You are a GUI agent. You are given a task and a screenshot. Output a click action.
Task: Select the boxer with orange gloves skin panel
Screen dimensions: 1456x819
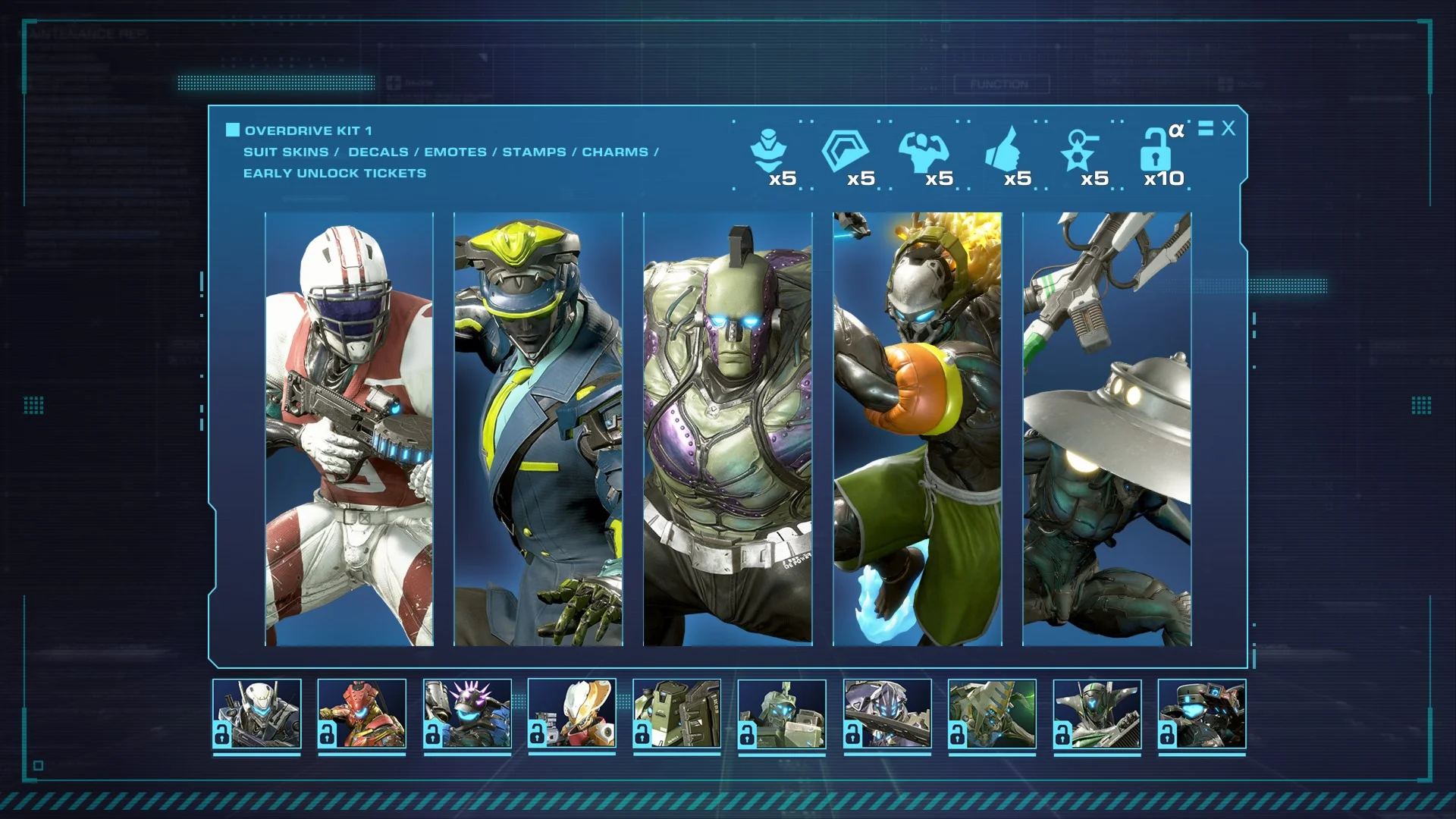pos(918,429)
